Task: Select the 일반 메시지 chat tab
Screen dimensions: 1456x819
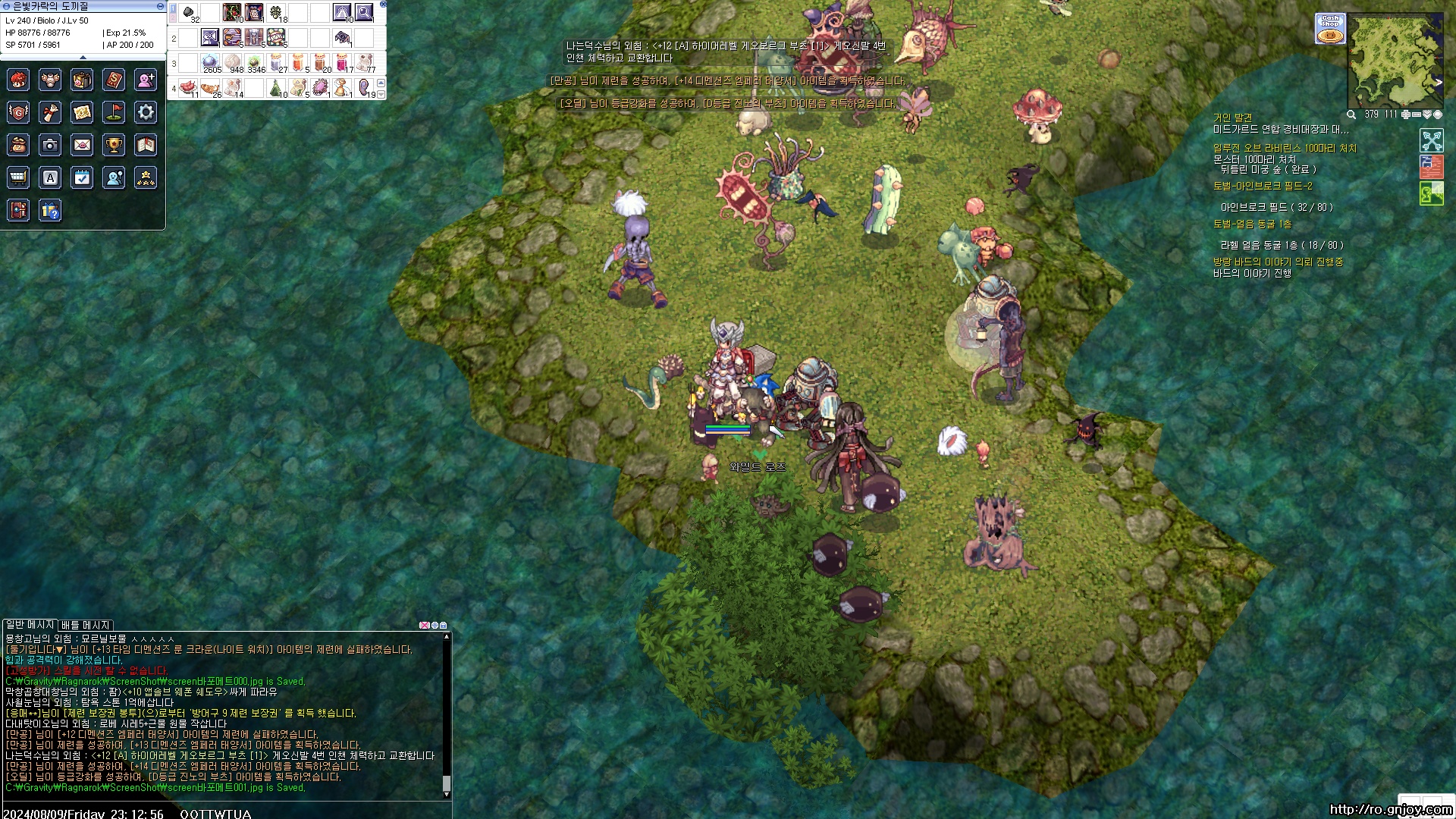Action: [30, 625]
